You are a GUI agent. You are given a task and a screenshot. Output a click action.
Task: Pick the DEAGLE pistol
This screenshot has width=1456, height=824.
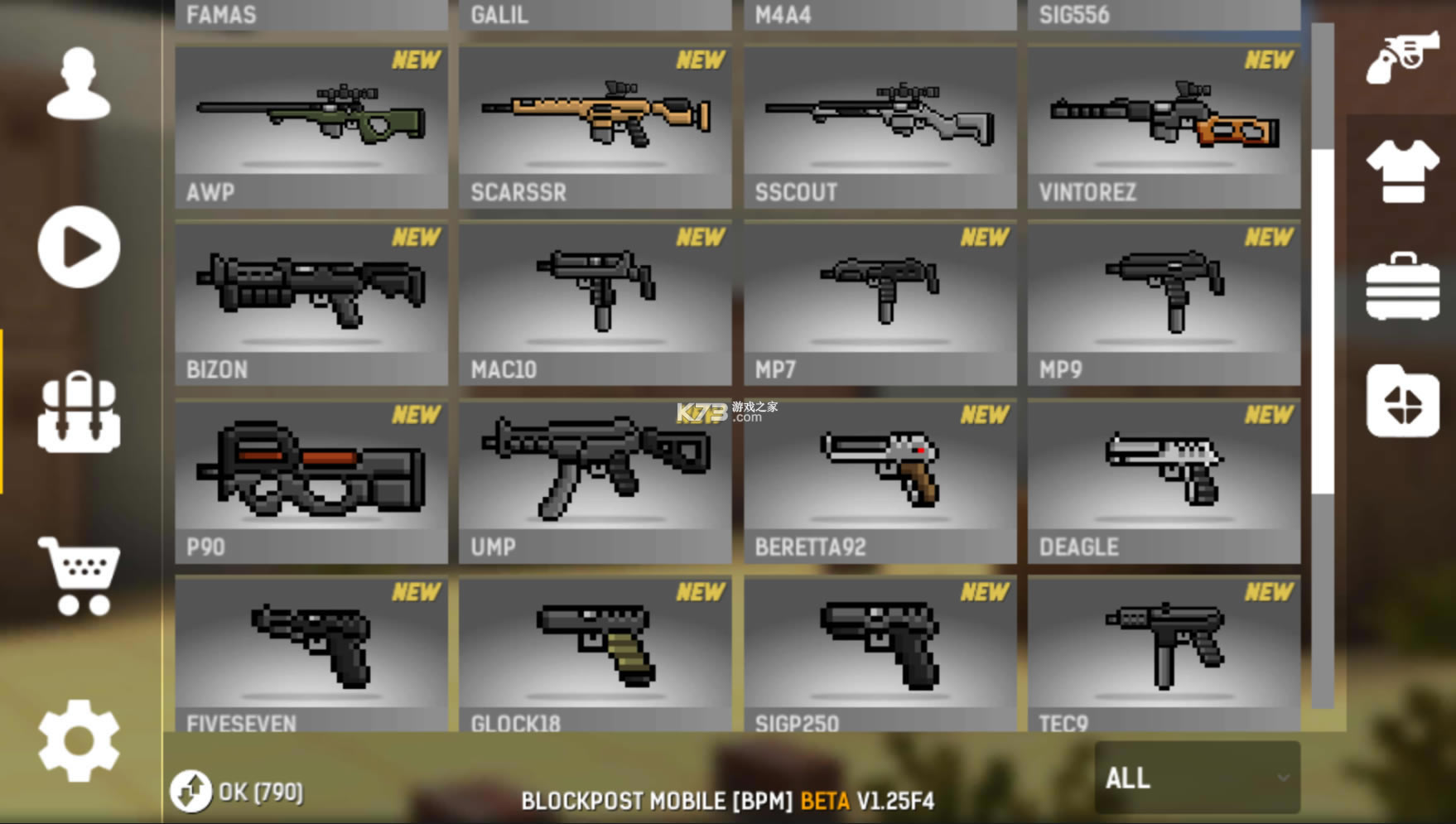1164,480
